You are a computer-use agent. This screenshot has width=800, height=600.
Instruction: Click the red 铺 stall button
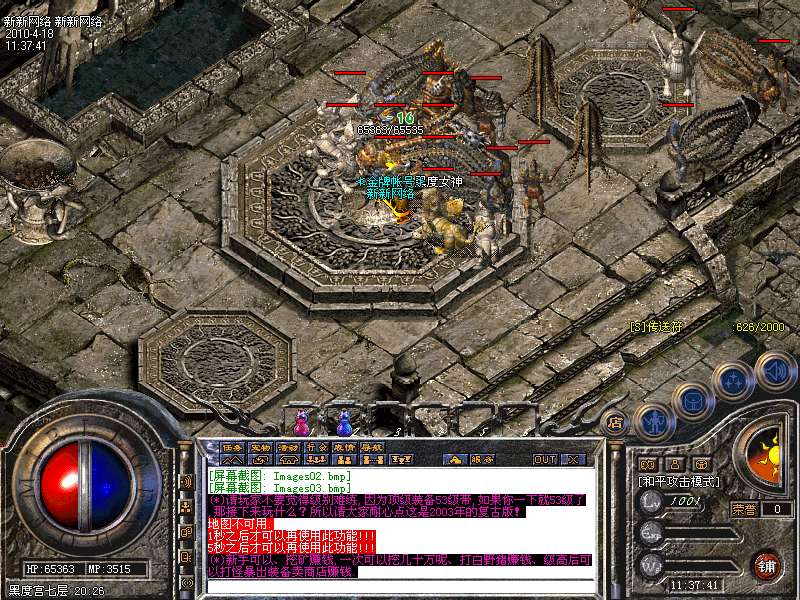[x=766, y=565]
